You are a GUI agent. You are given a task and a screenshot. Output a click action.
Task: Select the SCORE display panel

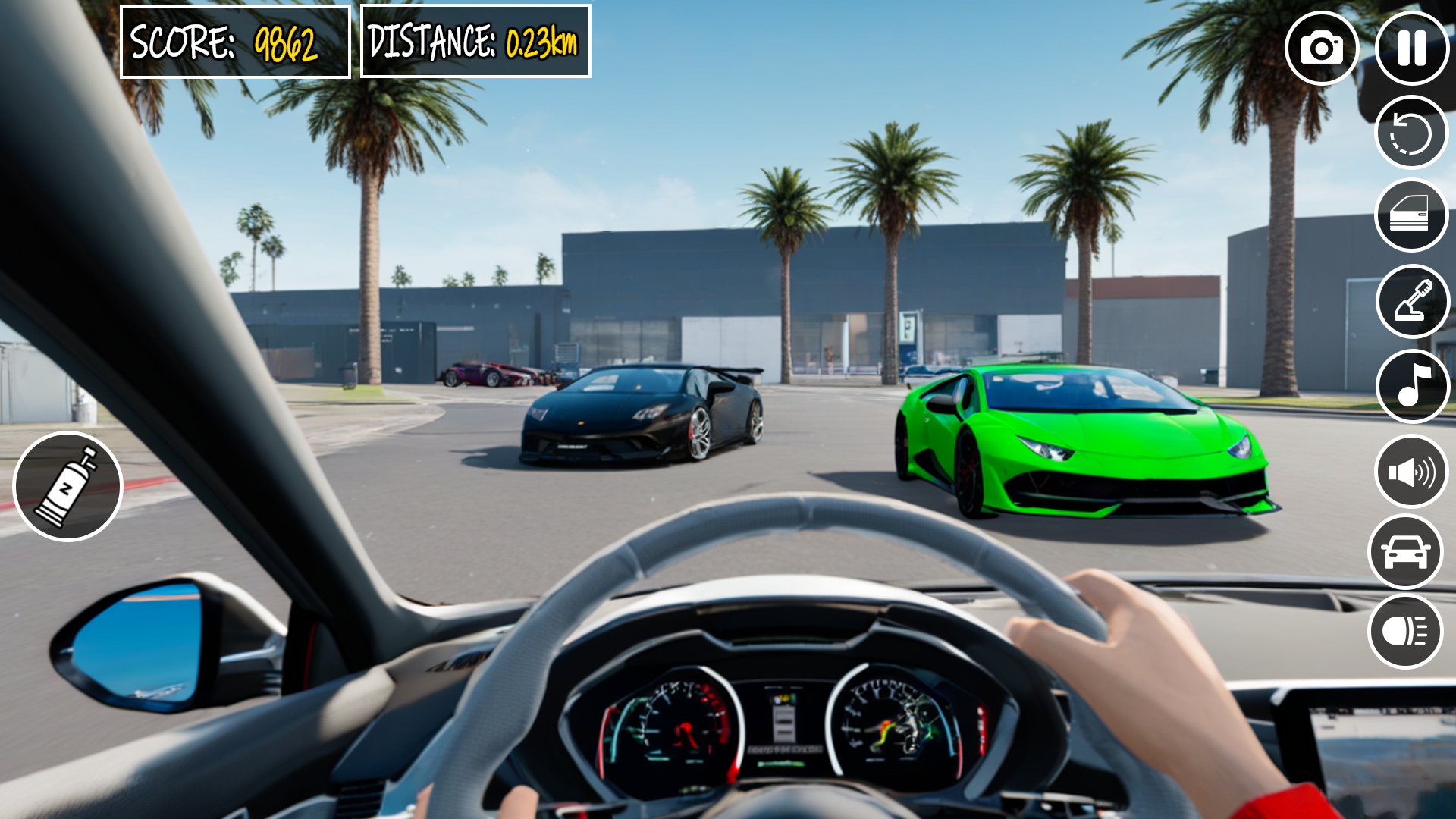point(236,41)
